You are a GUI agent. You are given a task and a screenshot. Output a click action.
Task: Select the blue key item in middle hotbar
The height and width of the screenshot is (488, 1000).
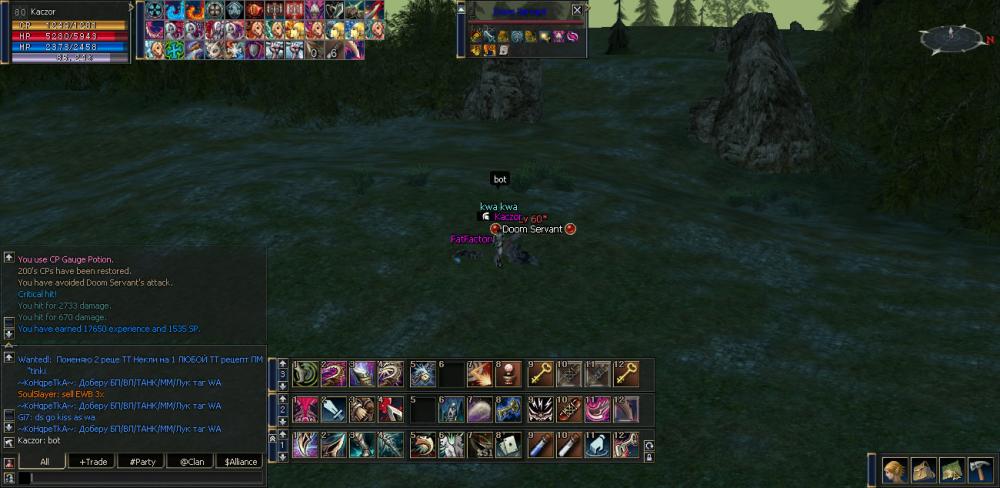click(510, 410)
